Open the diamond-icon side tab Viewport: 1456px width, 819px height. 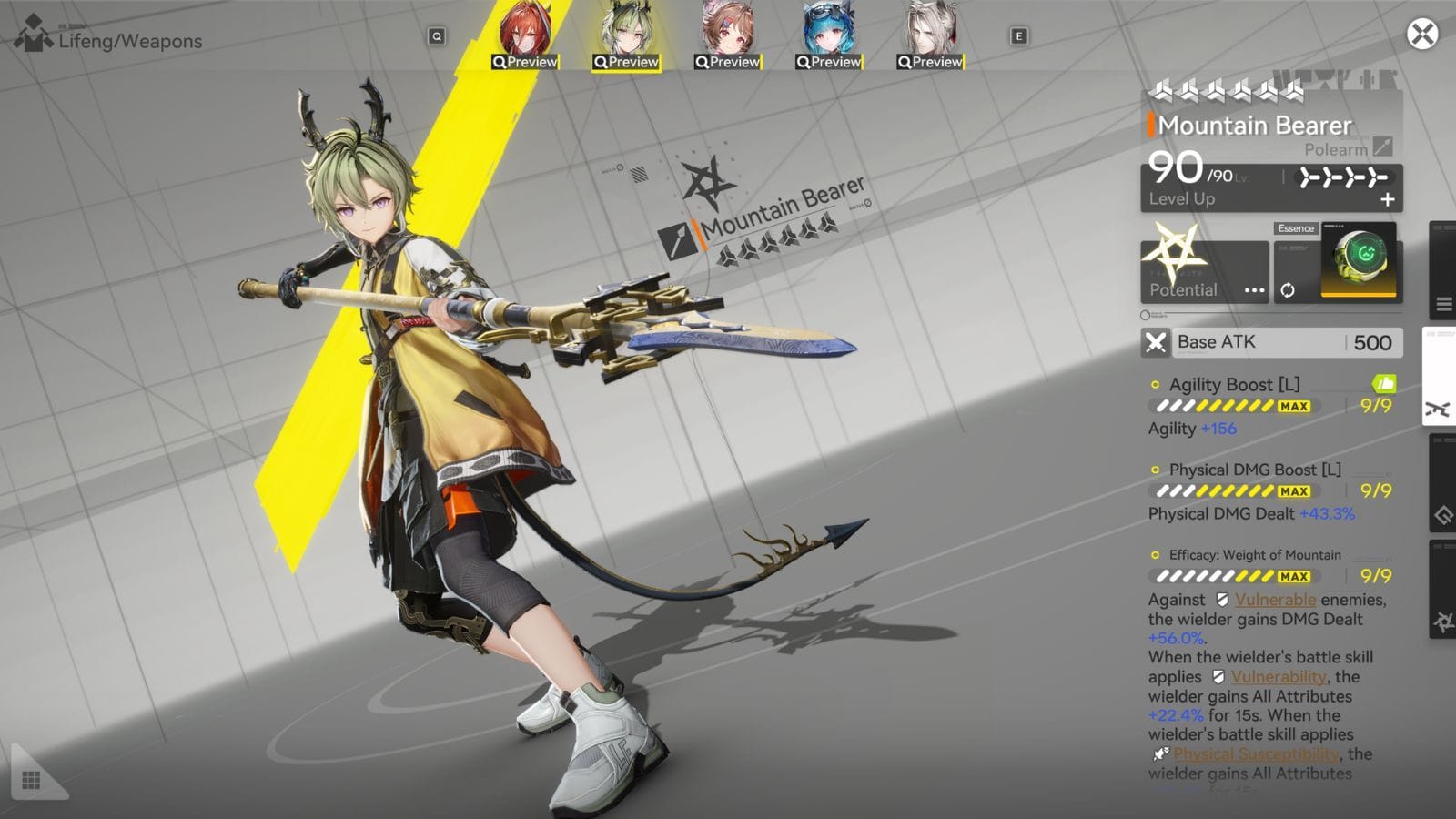click(1443, 516)
